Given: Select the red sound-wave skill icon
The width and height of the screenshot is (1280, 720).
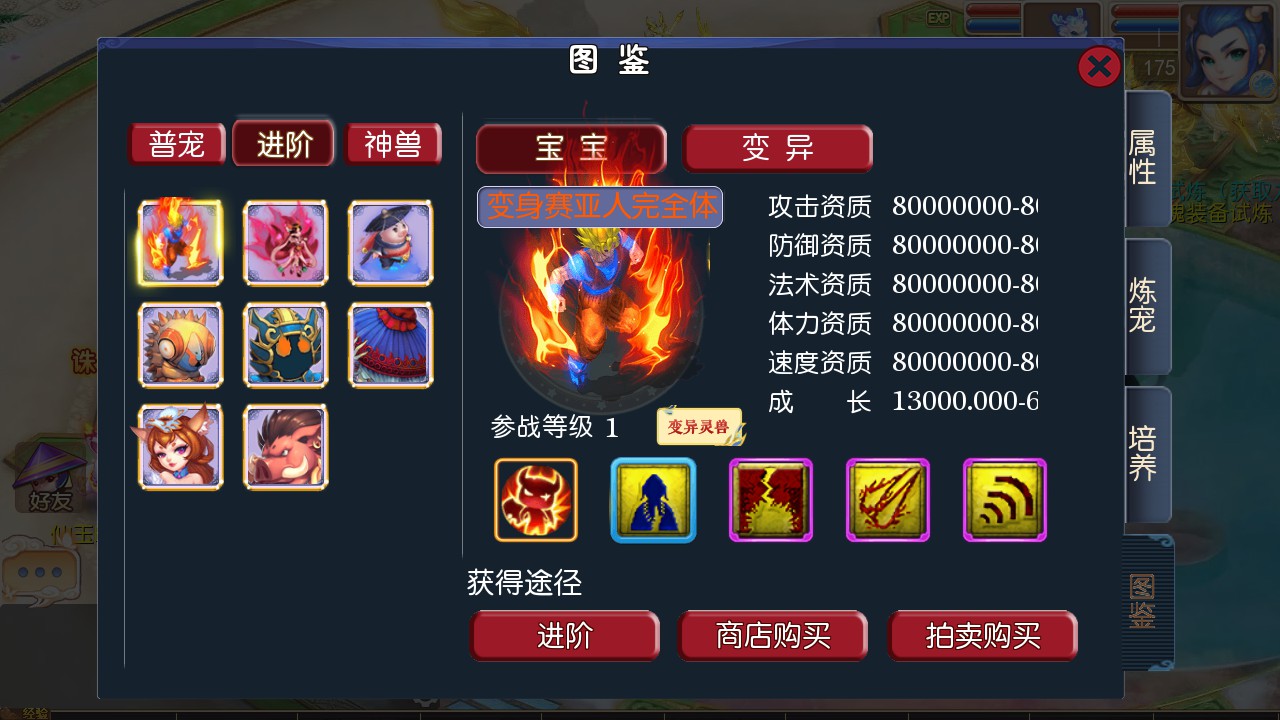Looking at the screenshot, I should (1004, 499).
